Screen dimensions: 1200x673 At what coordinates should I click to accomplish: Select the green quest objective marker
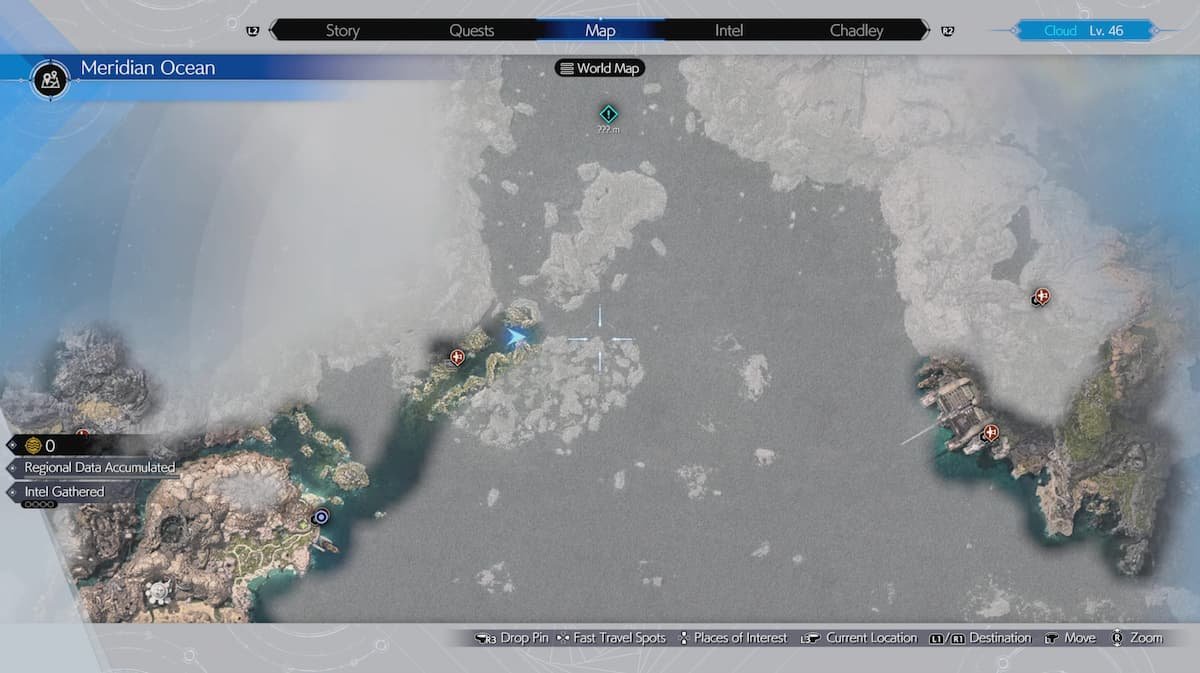coord(607,115)
